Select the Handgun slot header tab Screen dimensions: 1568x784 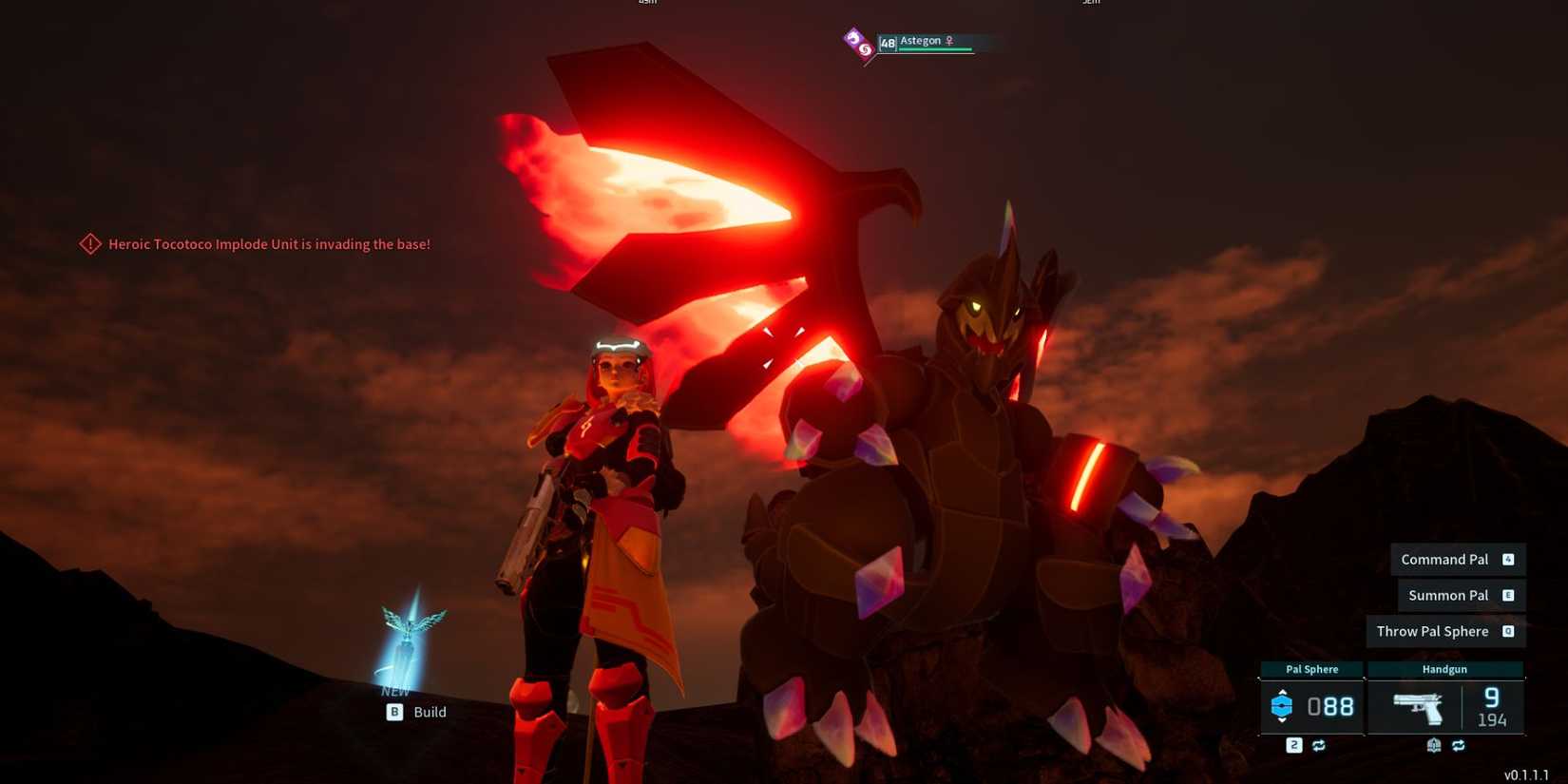(x=1446, y=669)
